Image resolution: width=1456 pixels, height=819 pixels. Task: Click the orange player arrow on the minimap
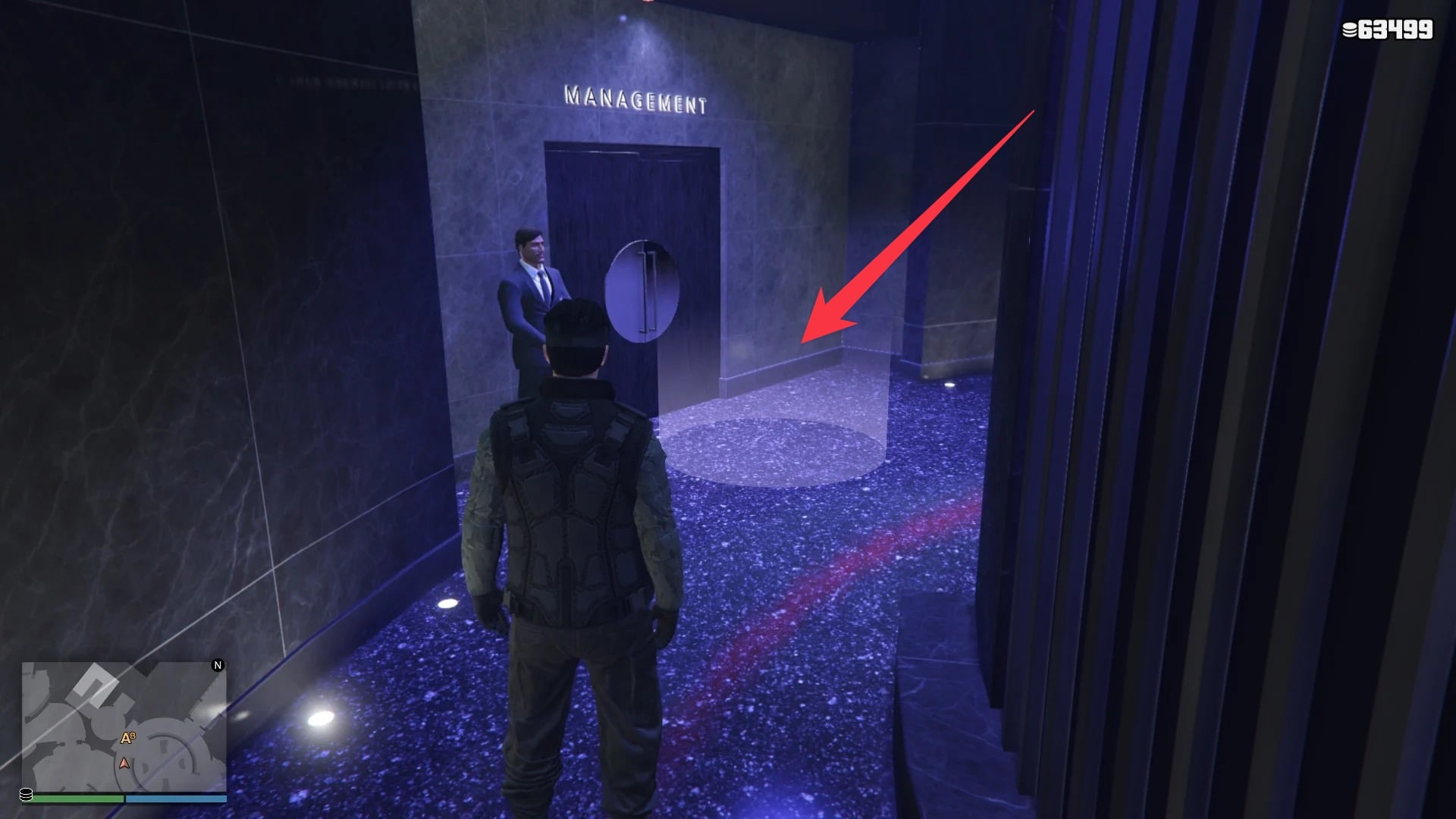124,764
